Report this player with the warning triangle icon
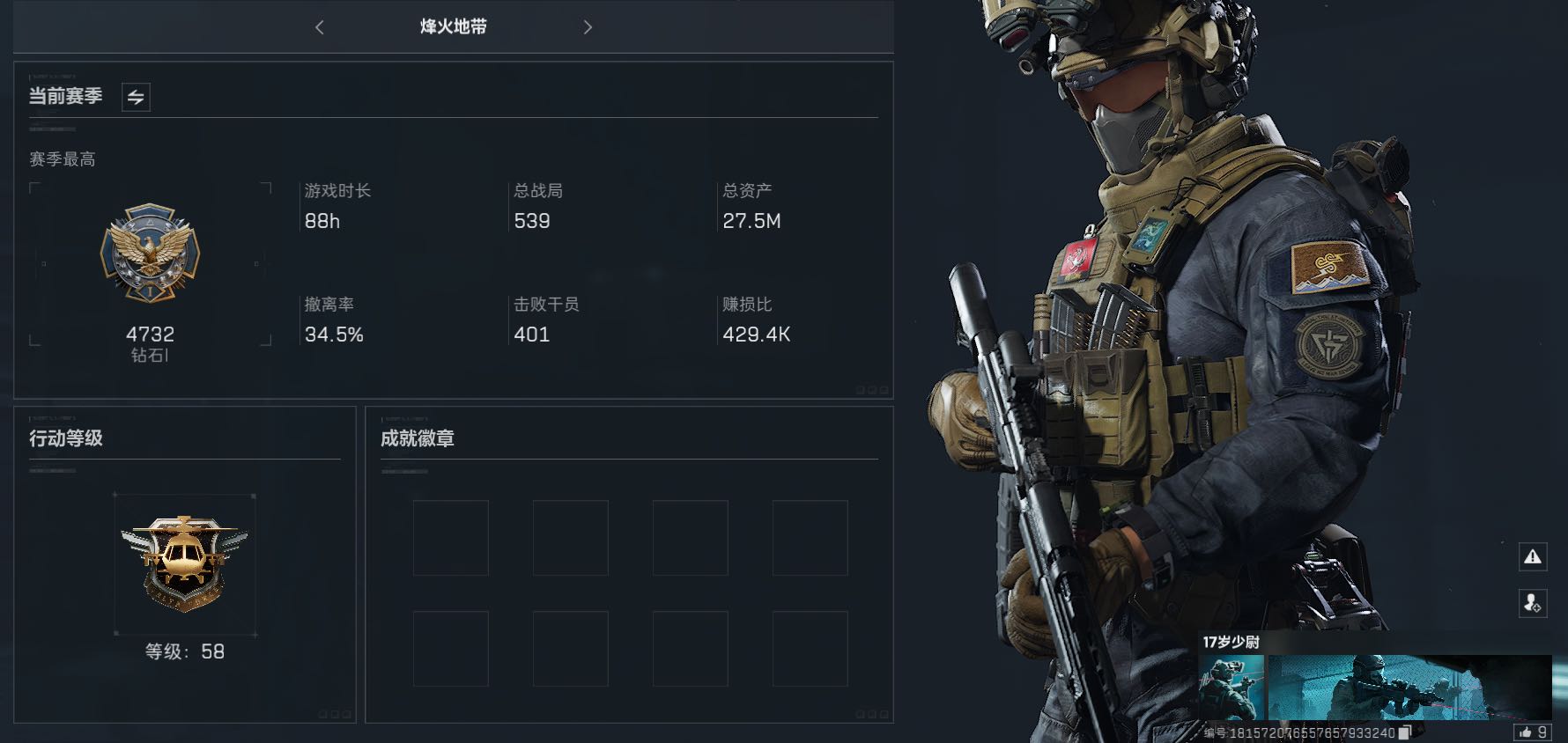The height and width of the screenshot is (743, 1568). [x=1533, y=556]
